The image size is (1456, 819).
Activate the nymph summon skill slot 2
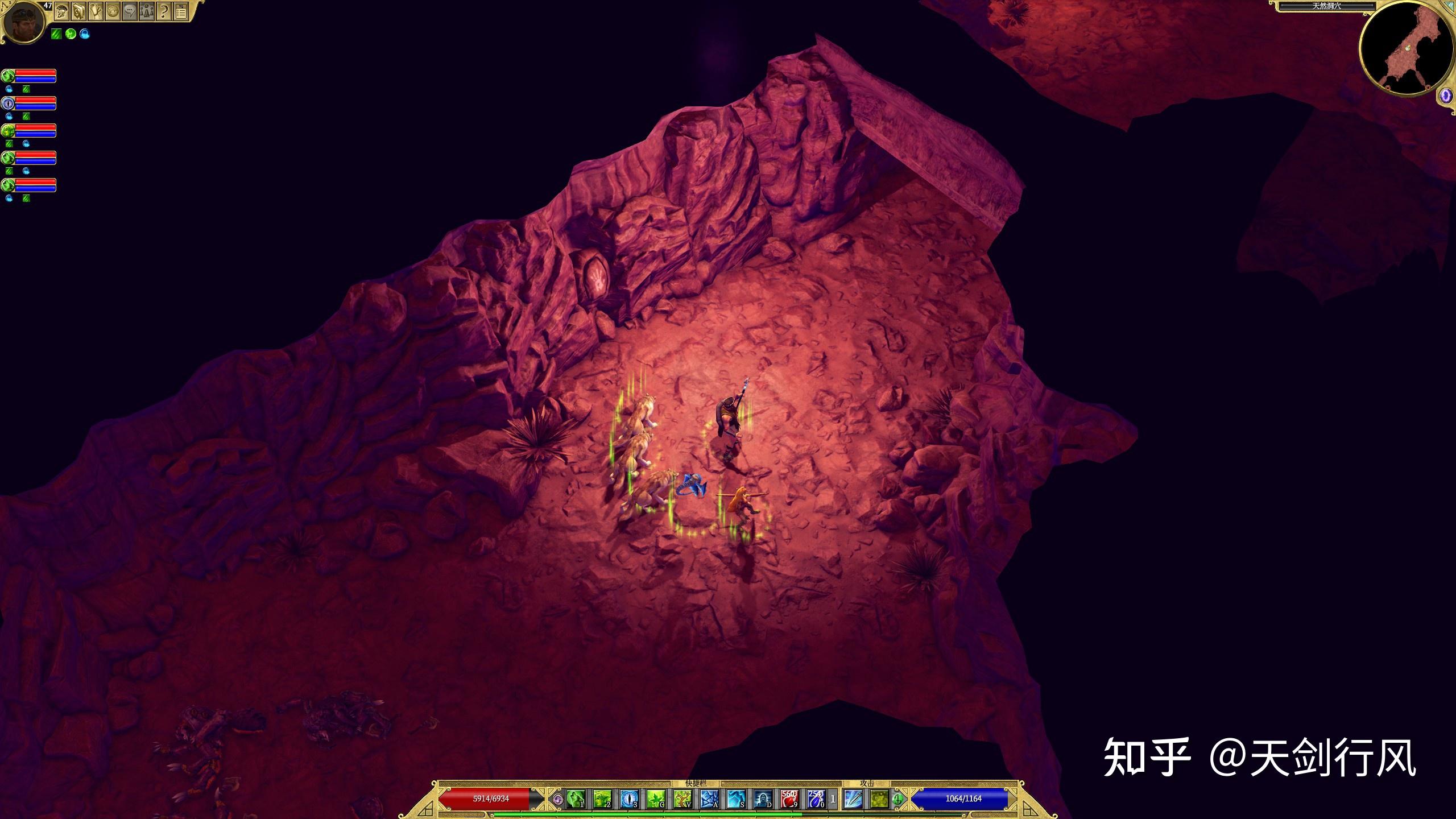(x=602, y=799)
